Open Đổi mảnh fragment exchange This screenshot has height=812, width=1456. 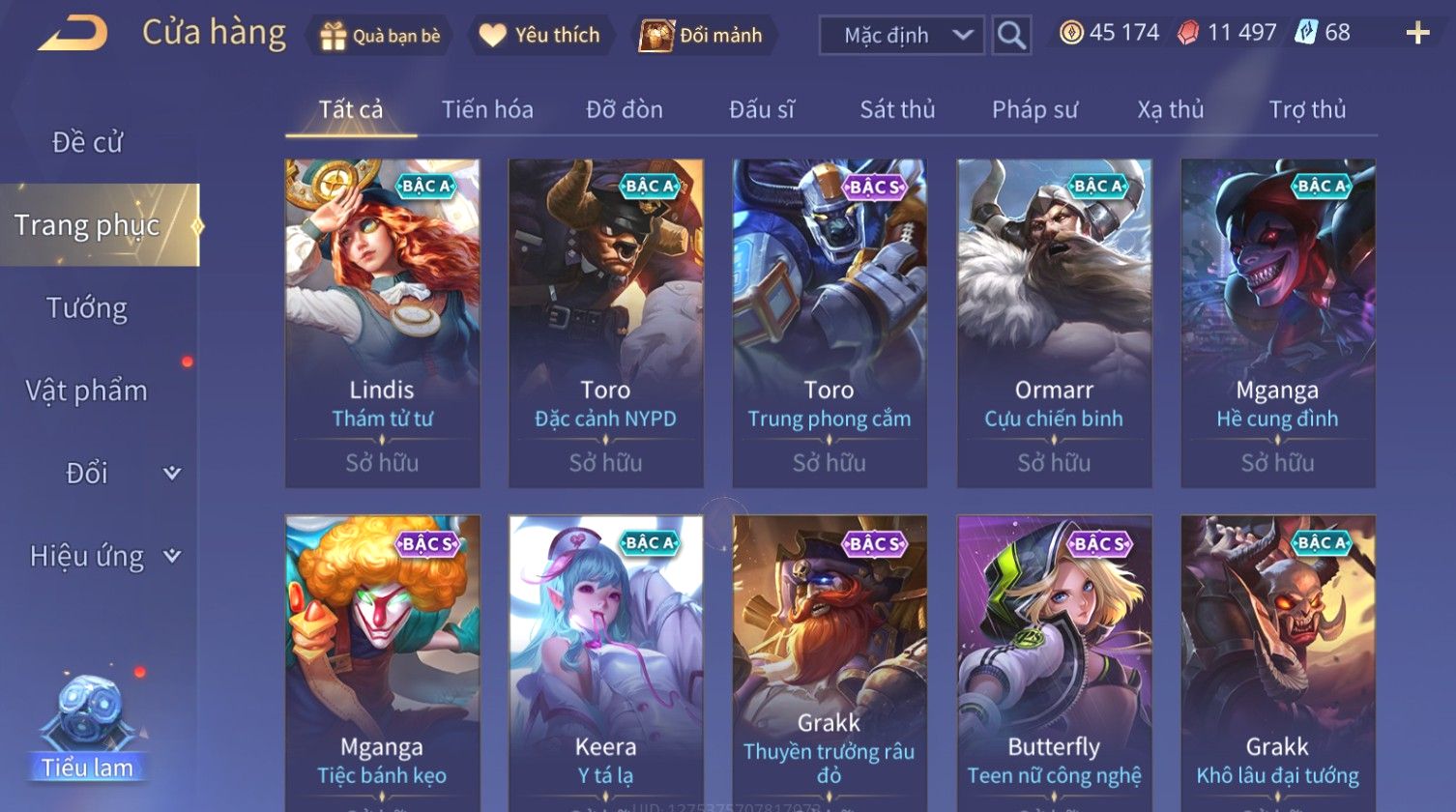(x=702, y=36)
